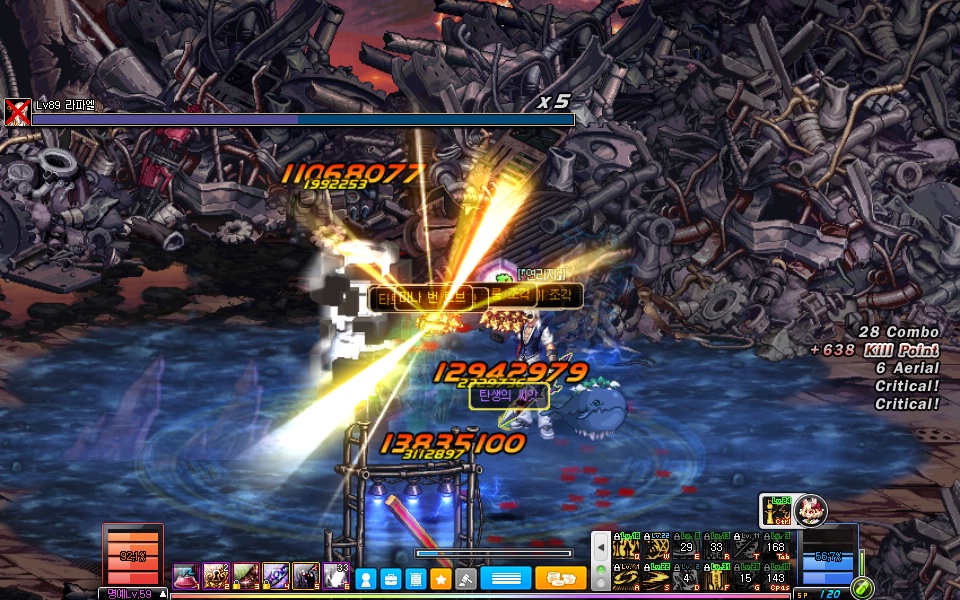Open the character info silhouette button

366,578
